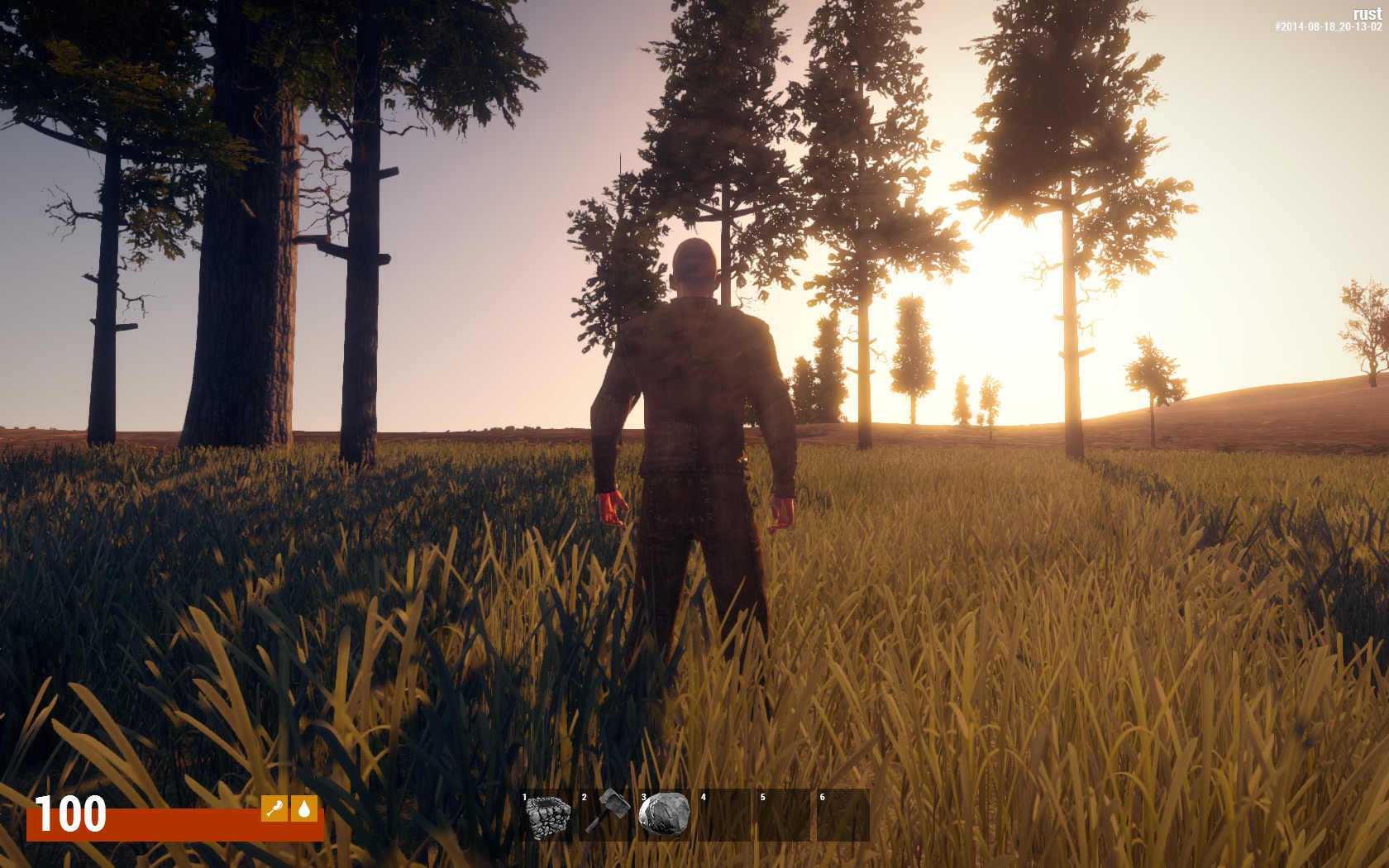Select empty hotbar slot 5
The image size is (1389, 868).
[784, 815]
